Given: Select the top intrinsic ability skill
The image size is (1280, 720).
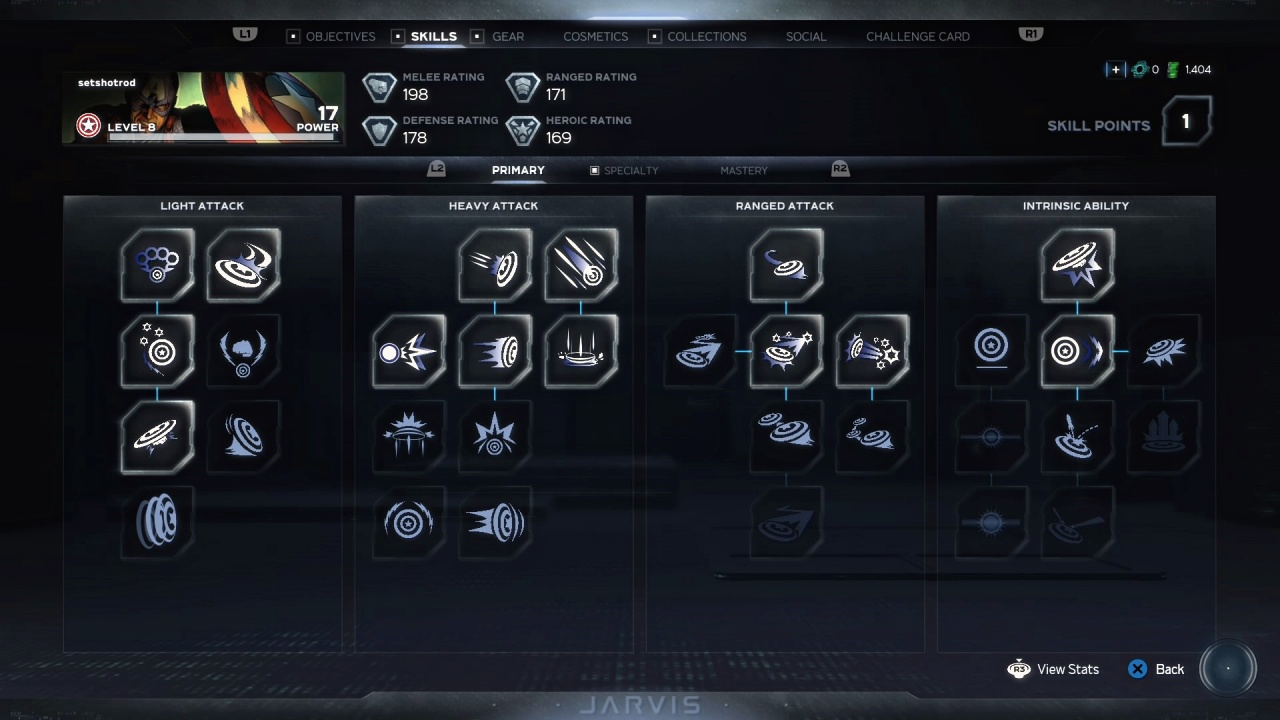Looking at the screenshot, I should (x=1077, y=264).
